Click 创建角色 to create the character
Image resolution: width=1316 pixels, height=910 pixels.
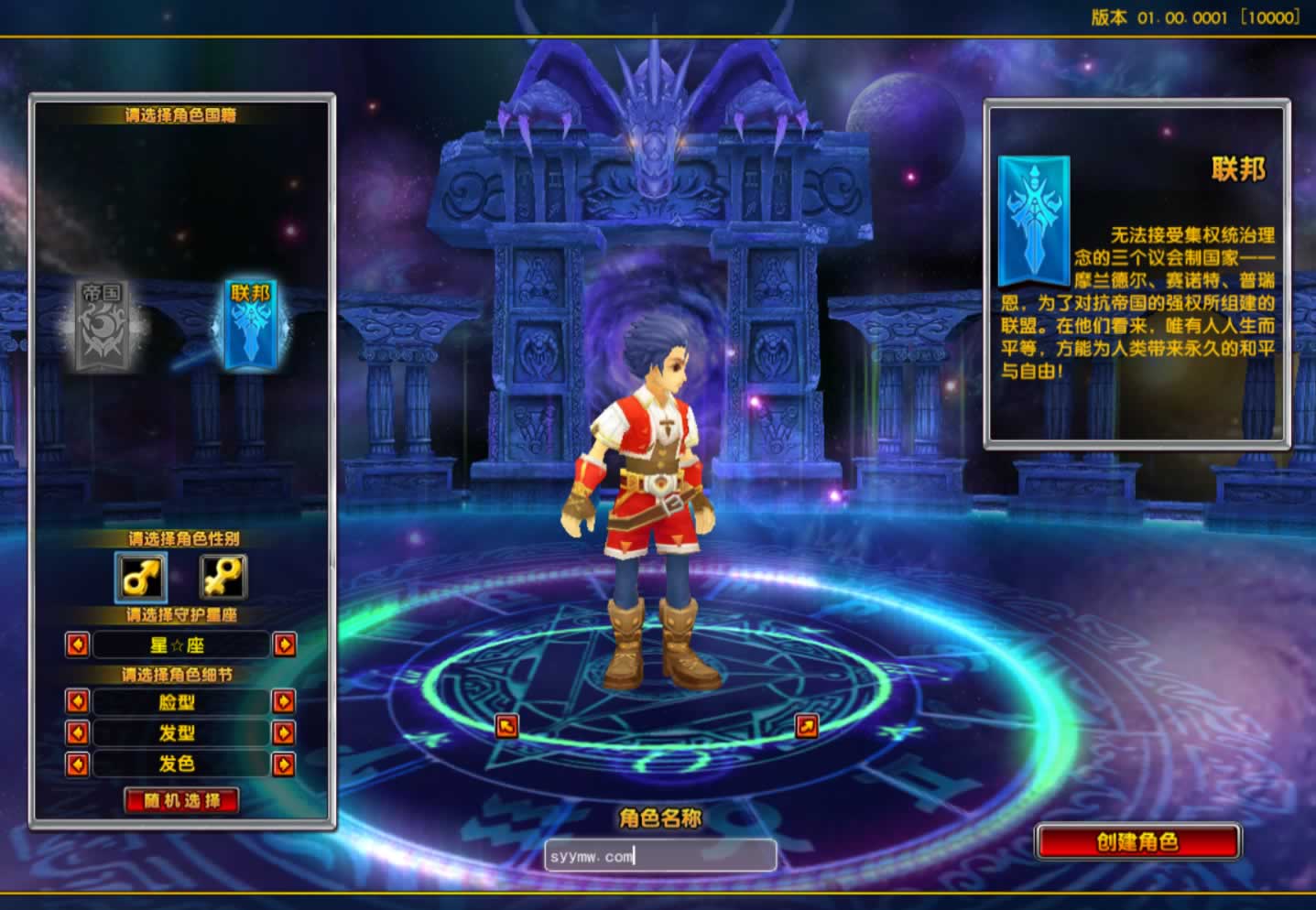pyautogui.click(x=1137, y=842)
